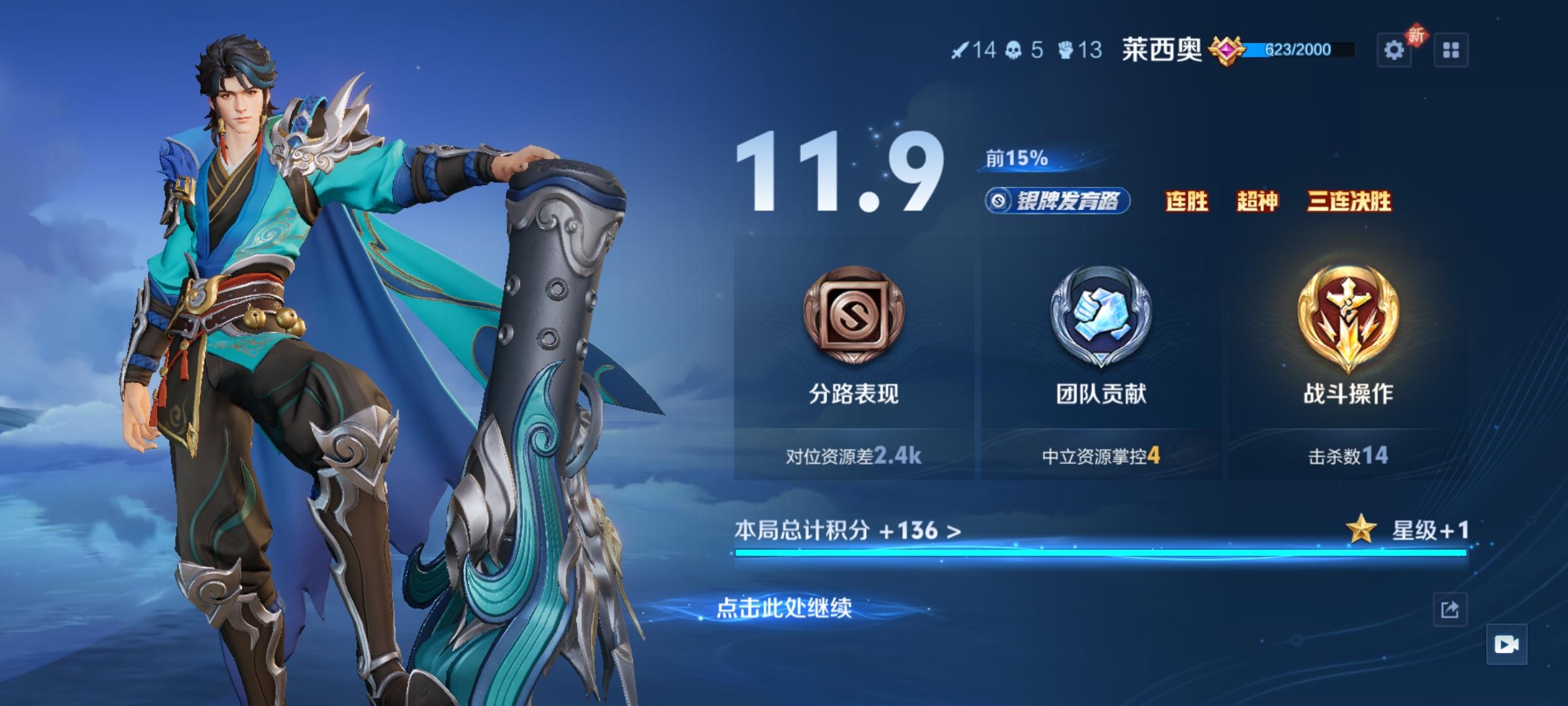This screenshot has width=1568, height=706.
Task: Open the grid menu in top-right corner
Action: pos(1452,49)
